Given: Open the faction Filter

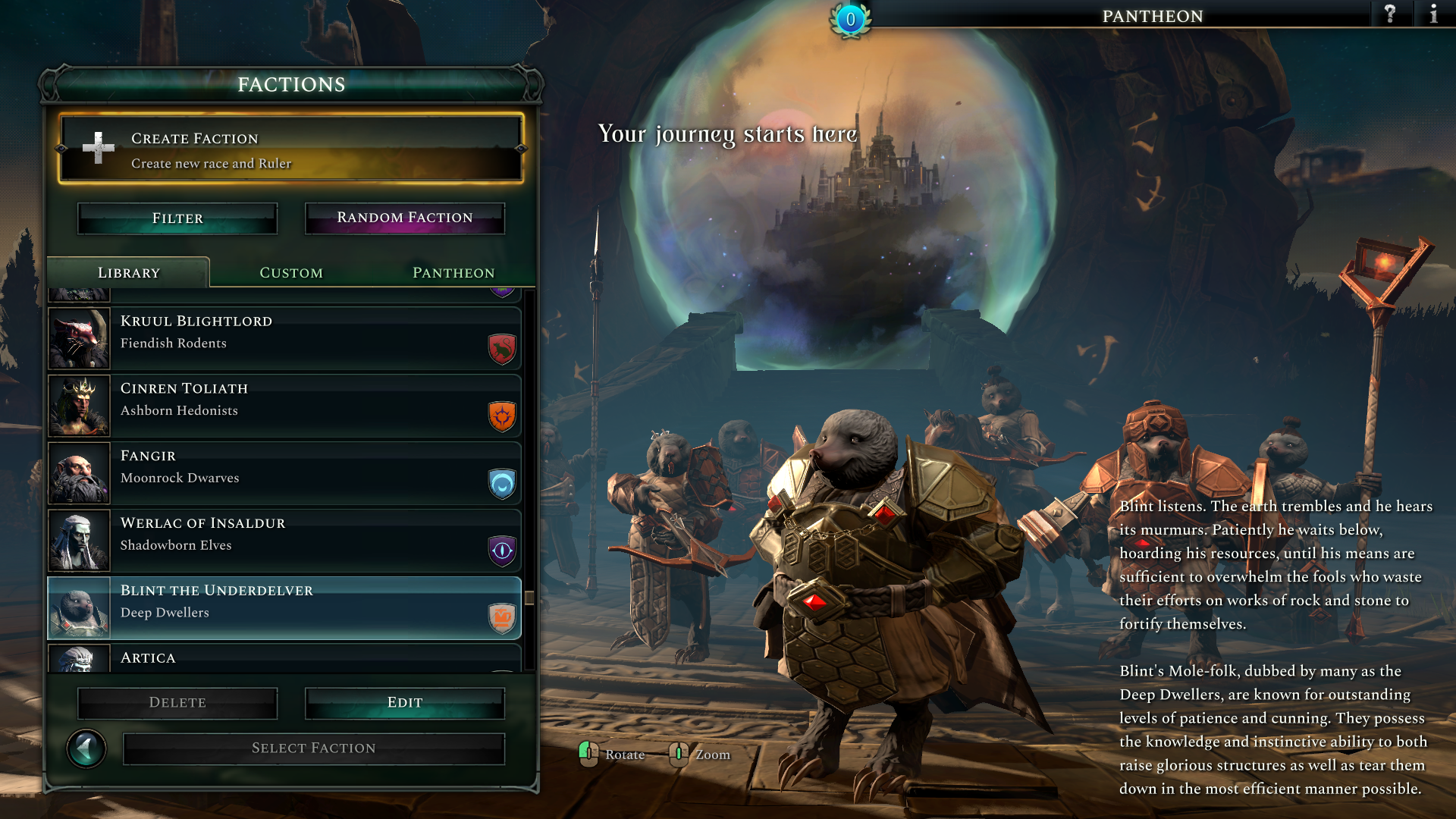Looking at the screenshot, I should tap(177, 218).
